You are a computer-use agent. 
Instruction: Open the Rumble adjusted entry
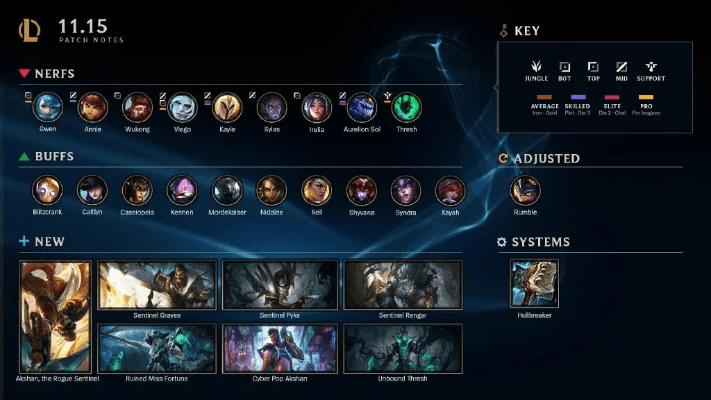coord(525,190)
